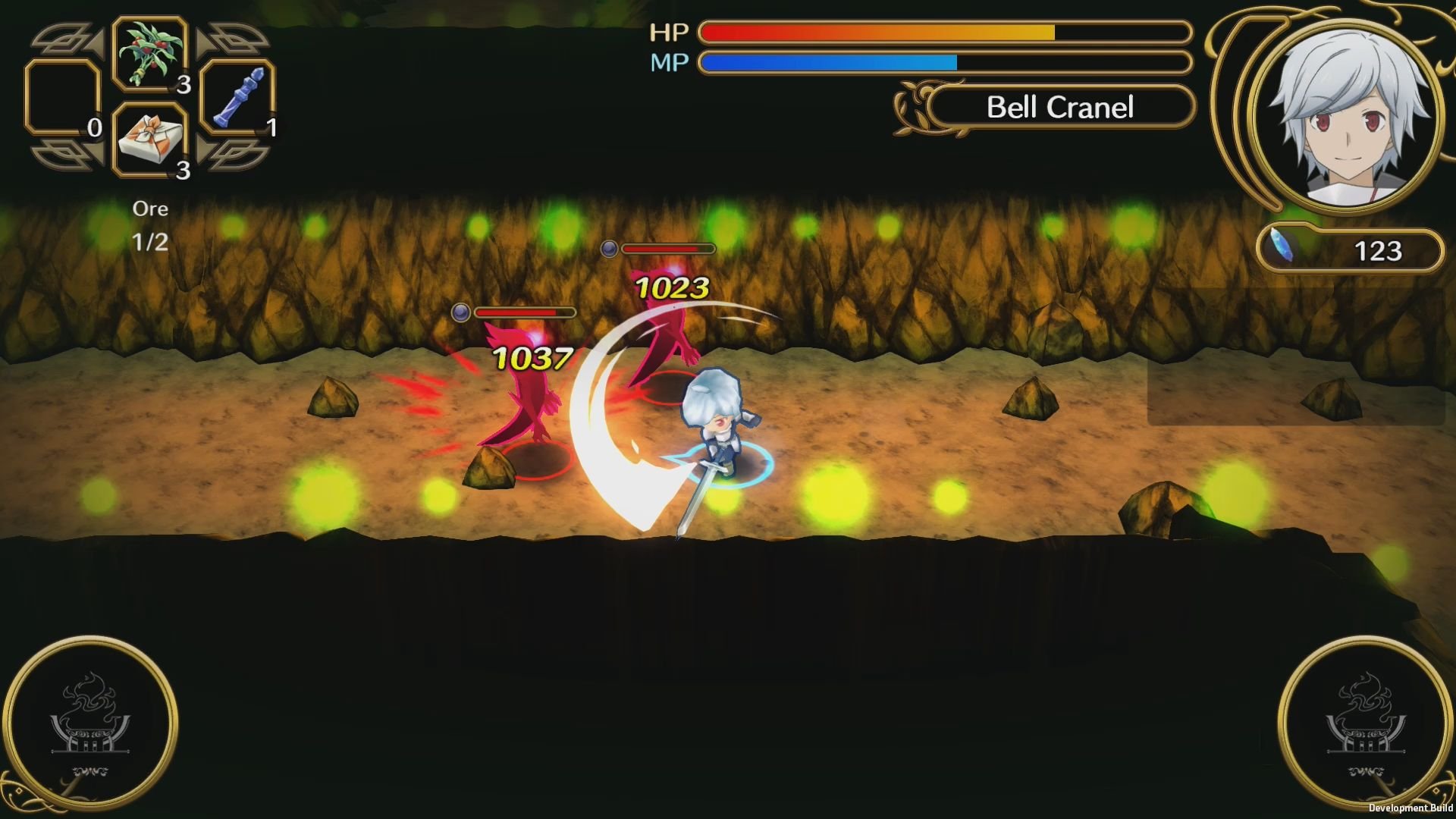
Task: Open the ornate frame beside the name plate
Action: pyautogui.click(x=918, y=107)
